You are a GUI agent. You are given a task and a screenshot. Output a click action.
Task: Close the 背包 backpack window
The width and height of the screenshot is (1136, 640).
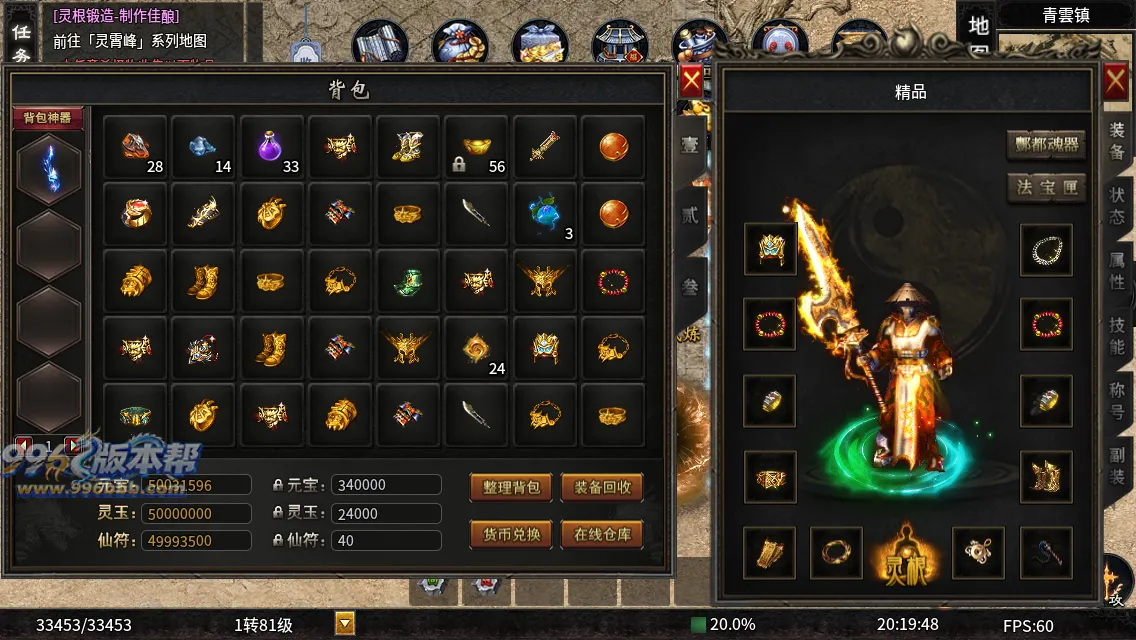click(690, 81)
